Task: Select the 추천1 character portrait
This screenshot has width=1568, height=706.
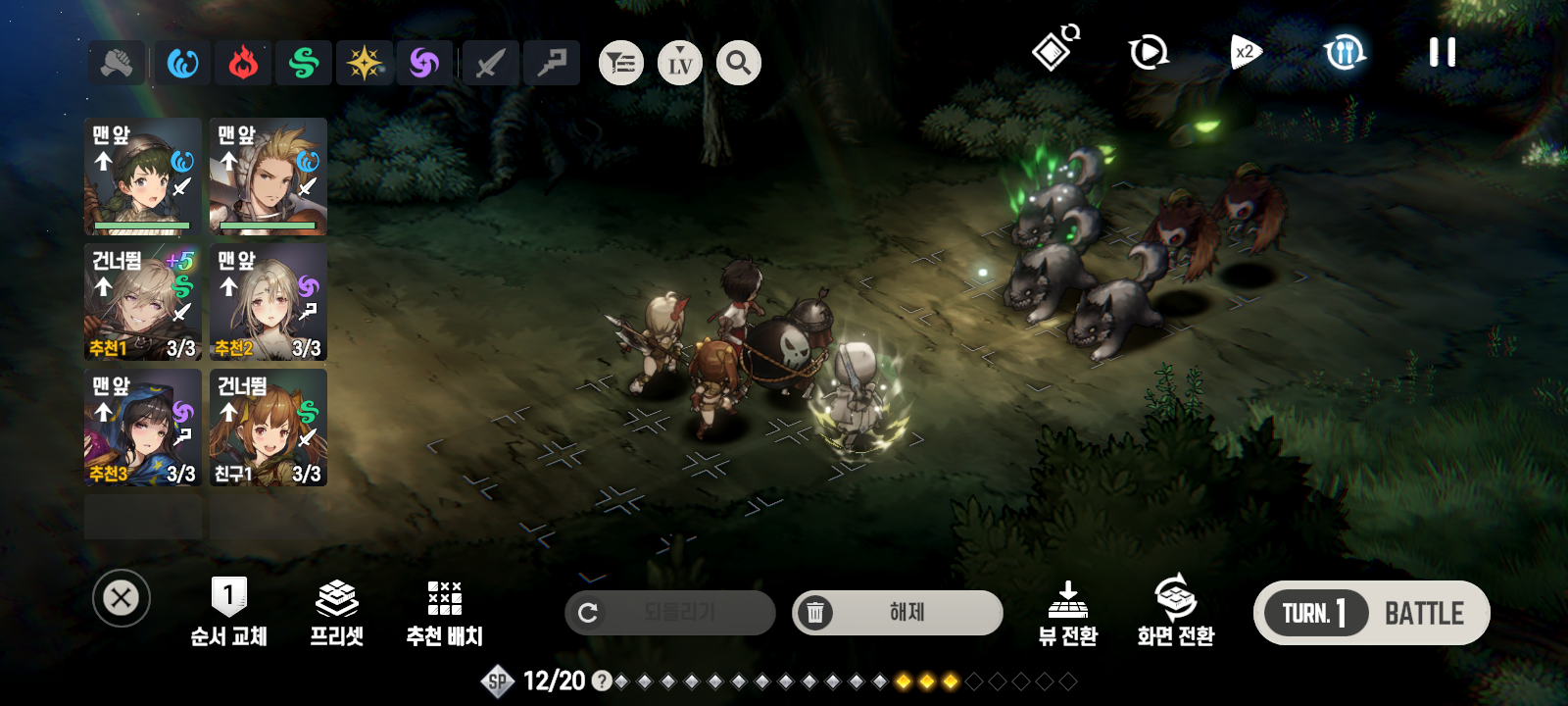Action: (x=142, y=303)
